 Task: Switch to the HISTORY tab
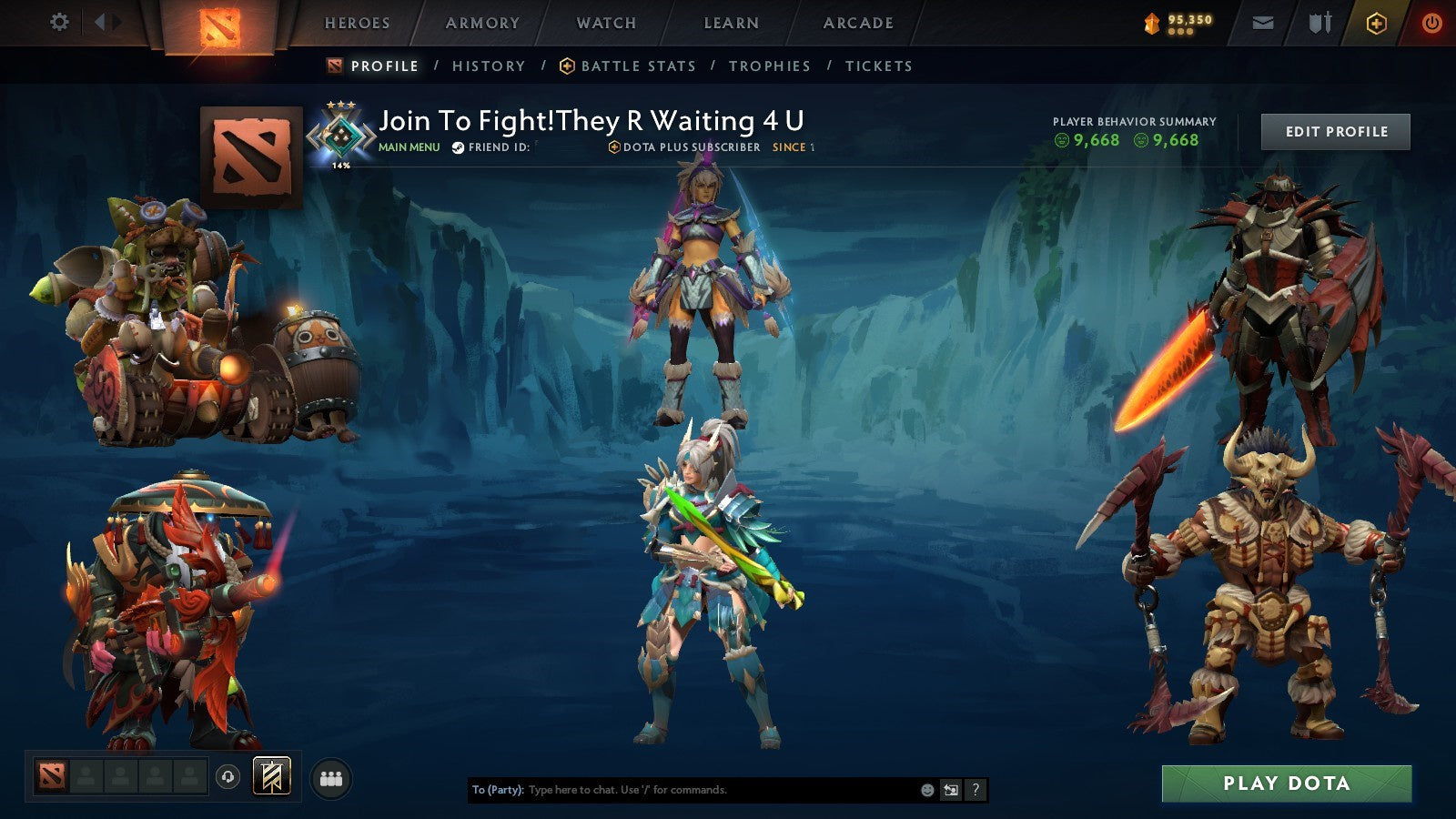[x=489, y=66]
